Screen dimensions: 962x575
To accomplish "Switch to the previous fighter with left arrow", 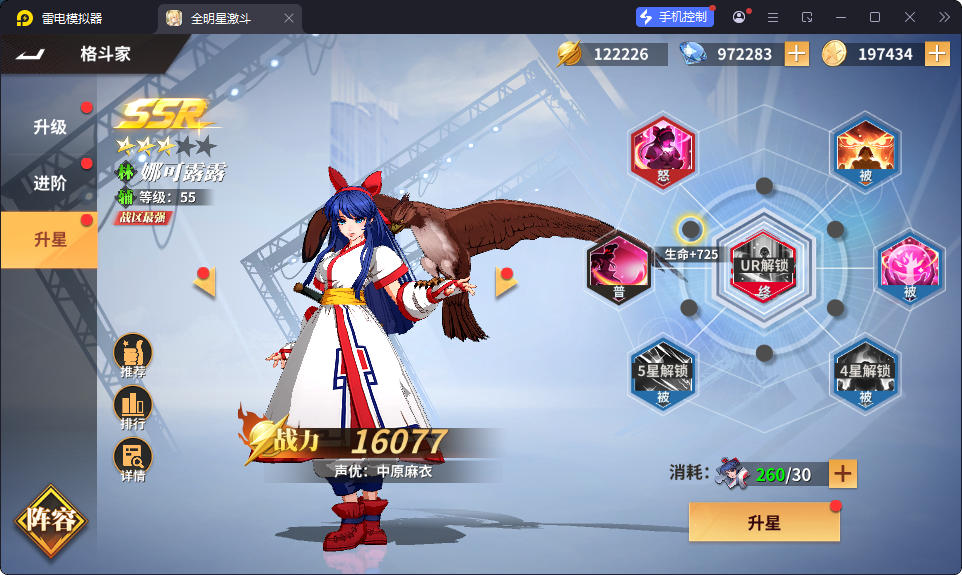I will (x=206, y=282).
